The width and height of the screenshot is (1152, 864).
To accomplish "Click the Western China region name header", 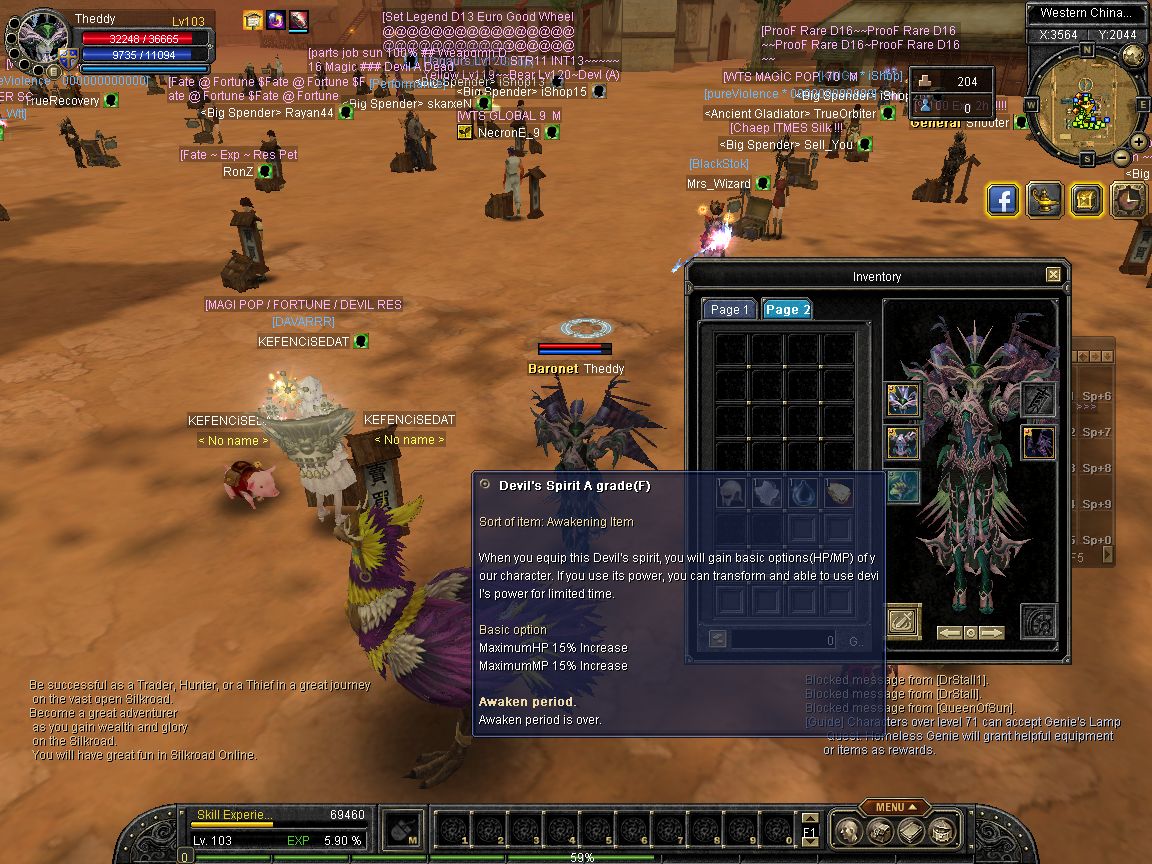I will (x=1085, y=13).
